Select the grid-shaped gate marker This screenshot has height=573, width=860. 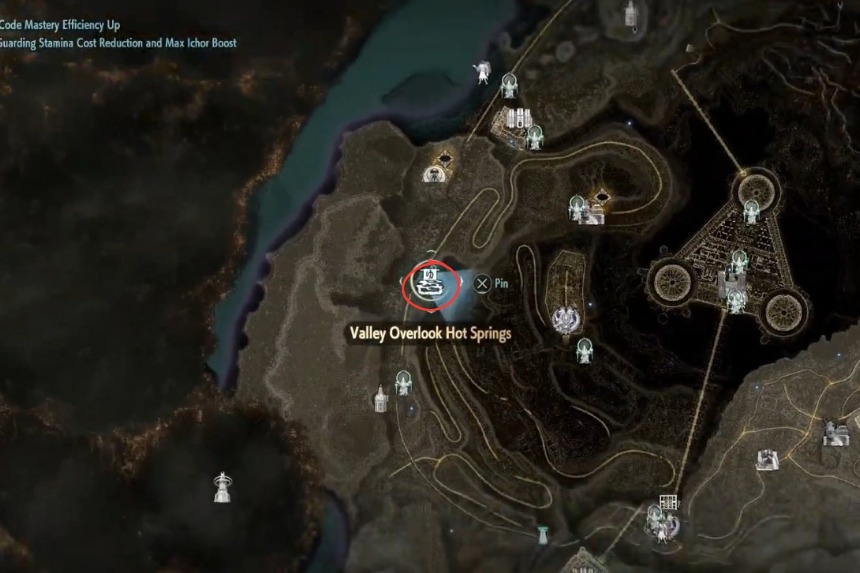coord(669,503)
